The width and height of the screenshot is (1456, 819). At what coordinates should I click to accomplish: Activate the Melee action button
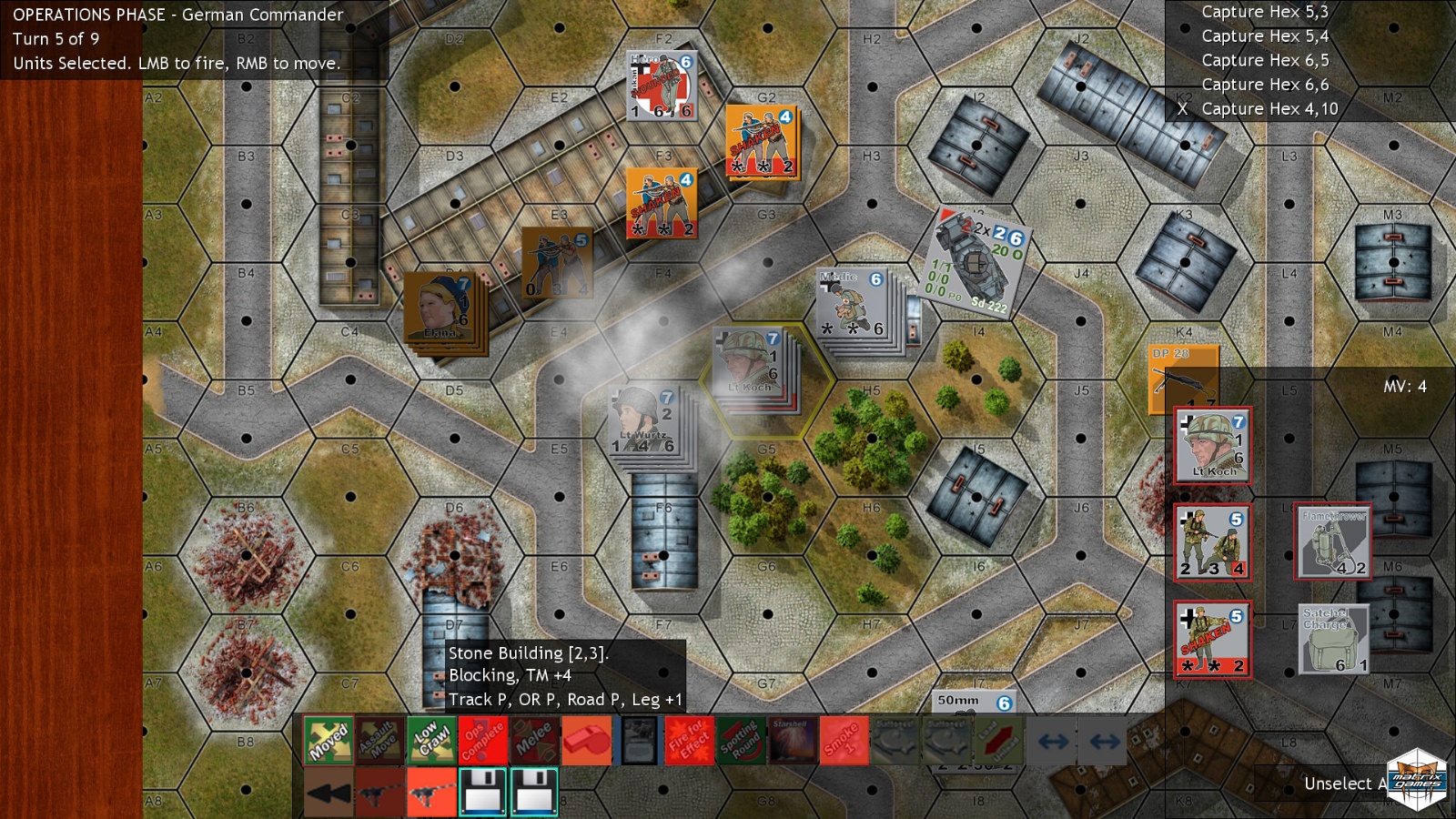534,740
